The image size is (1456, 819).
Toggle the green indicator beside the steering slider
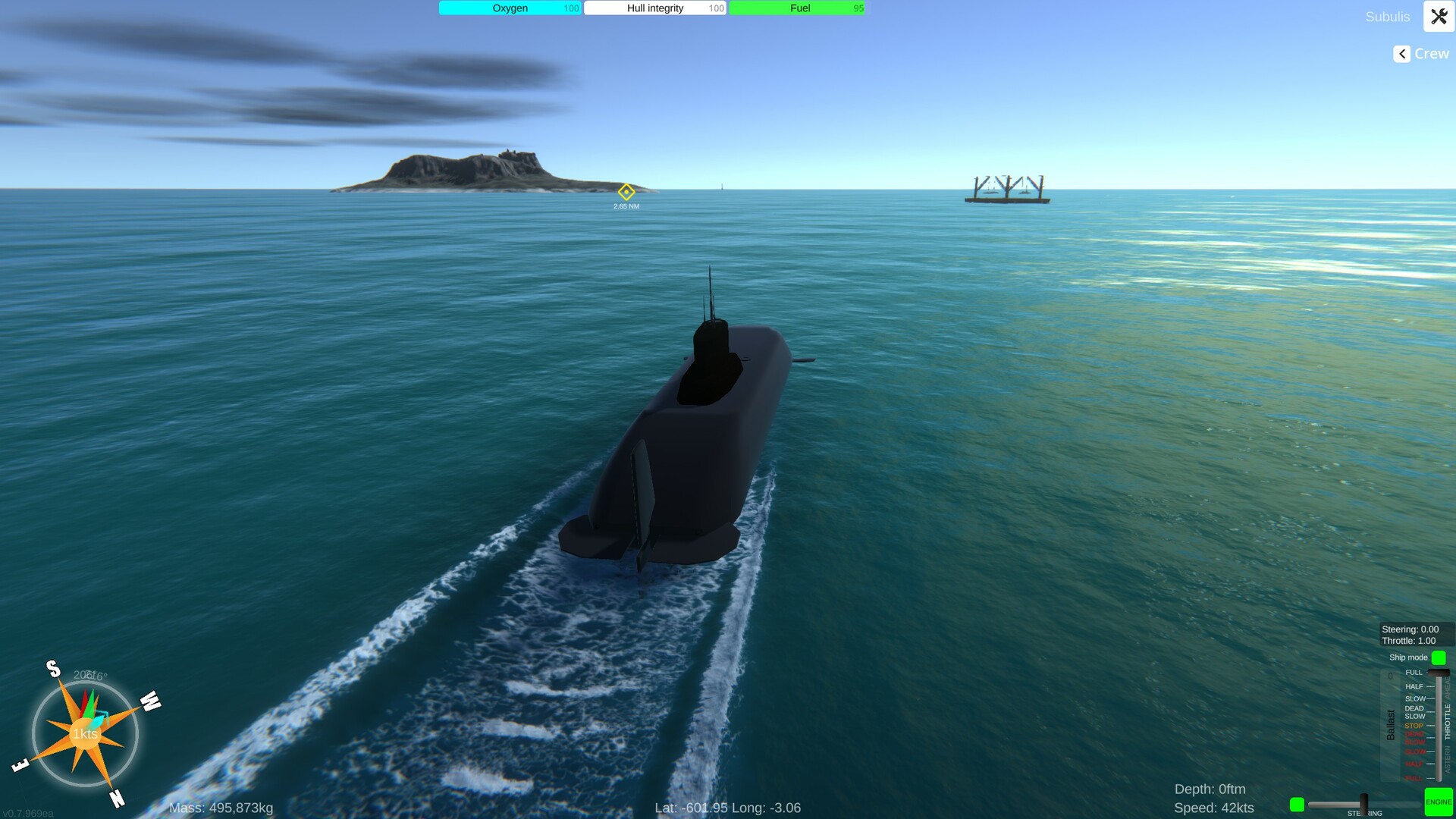tap(1297, 802)
